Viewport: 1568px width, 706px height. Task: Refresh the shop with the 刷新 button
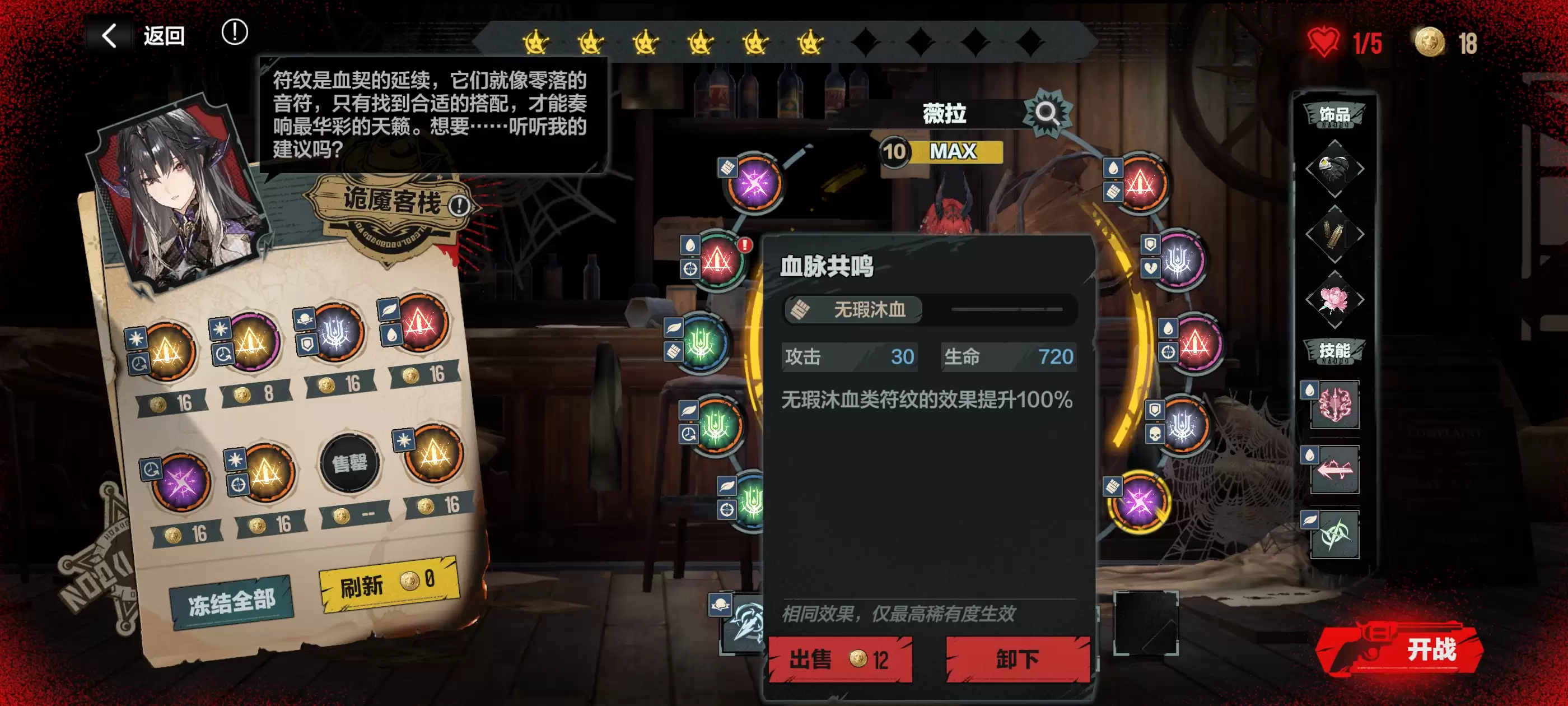(388, 583)
